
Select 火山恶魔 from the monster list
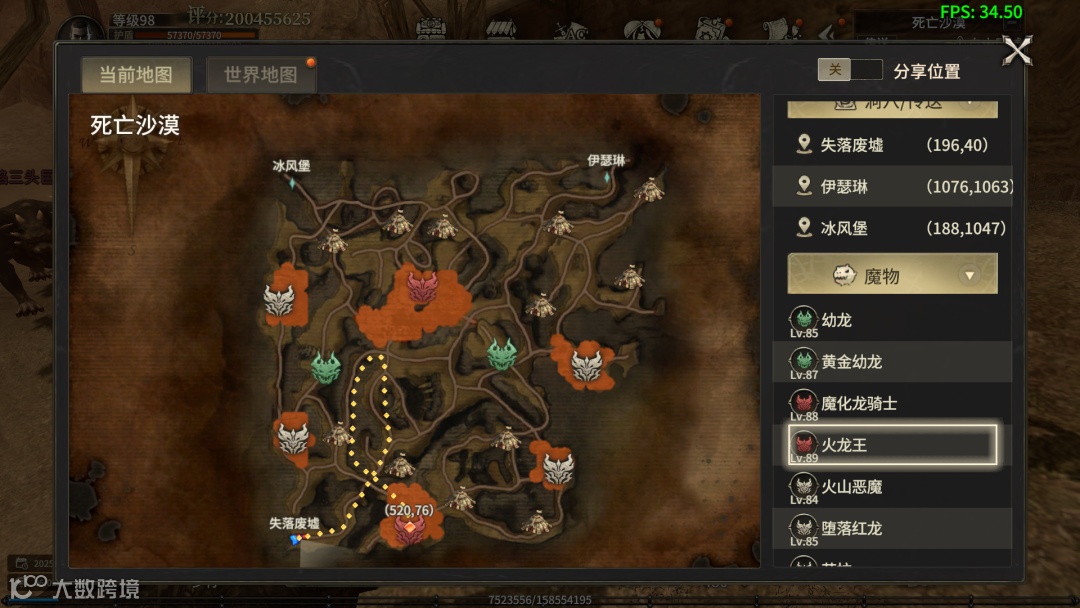click(x=892, y=487)
